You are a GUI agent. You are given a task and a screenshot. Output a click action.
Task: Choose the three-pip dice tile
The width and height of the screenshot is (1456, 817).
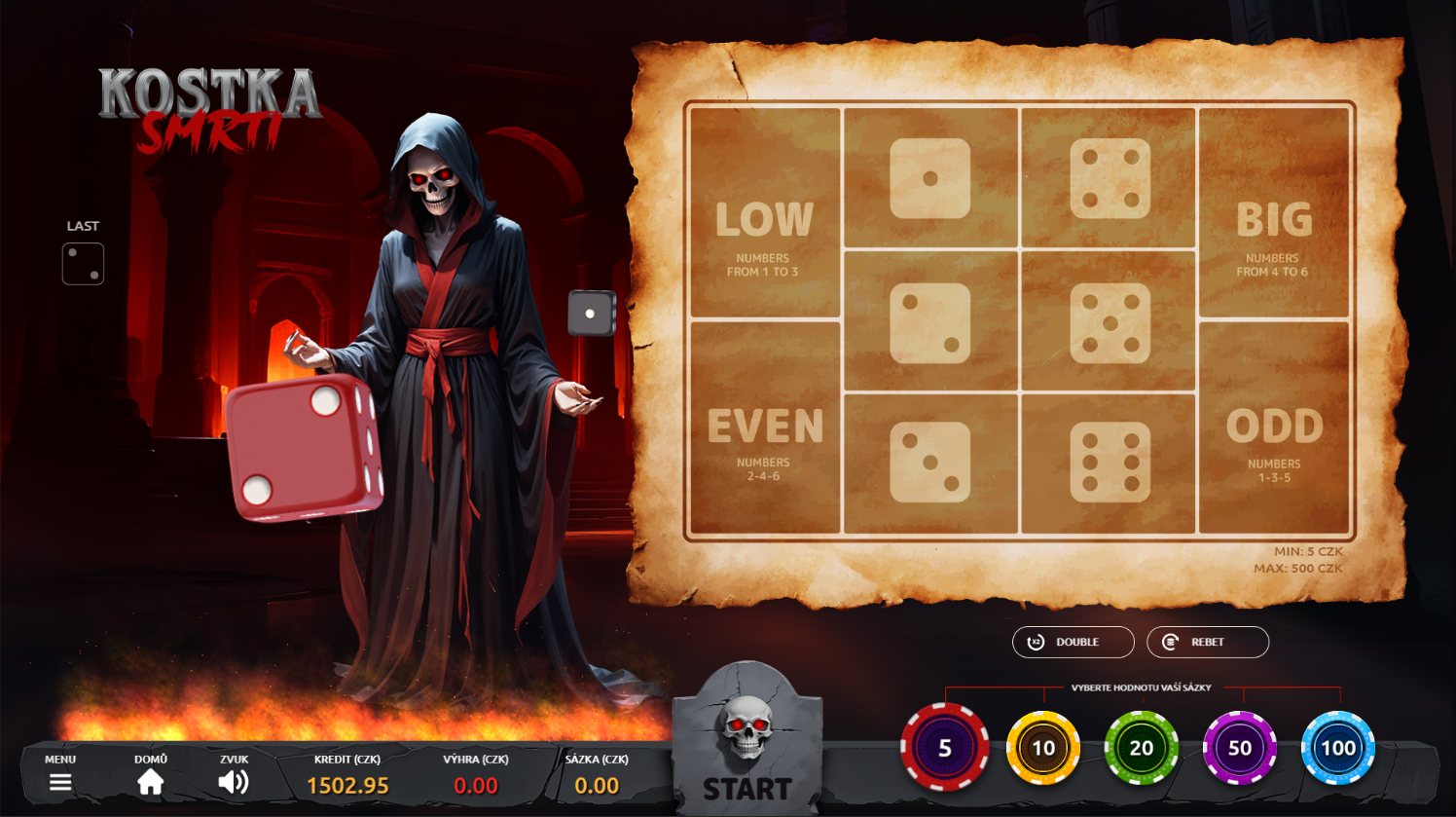[x=930, y=463]
